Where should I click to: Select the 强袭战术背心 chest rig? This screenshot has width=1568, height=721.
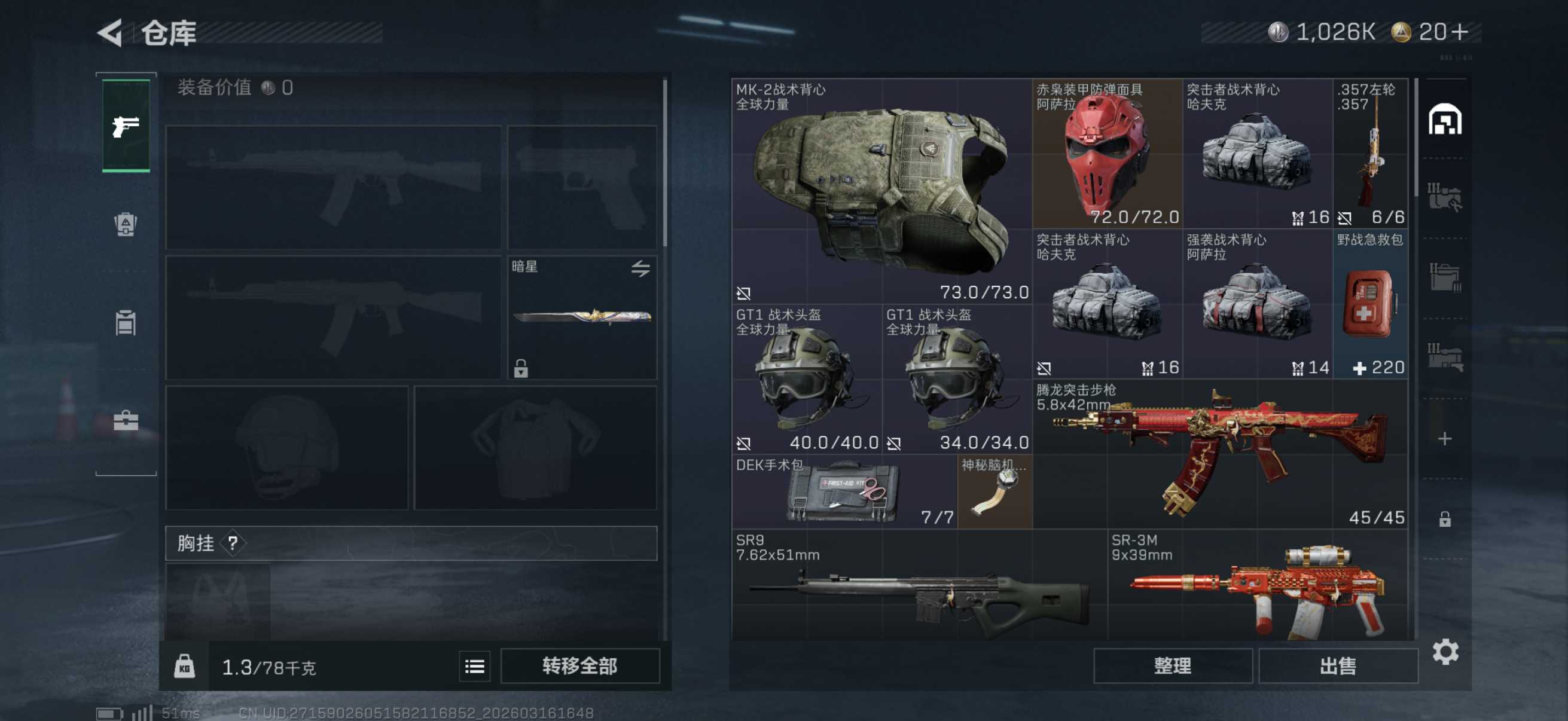tap(1257, 304)
